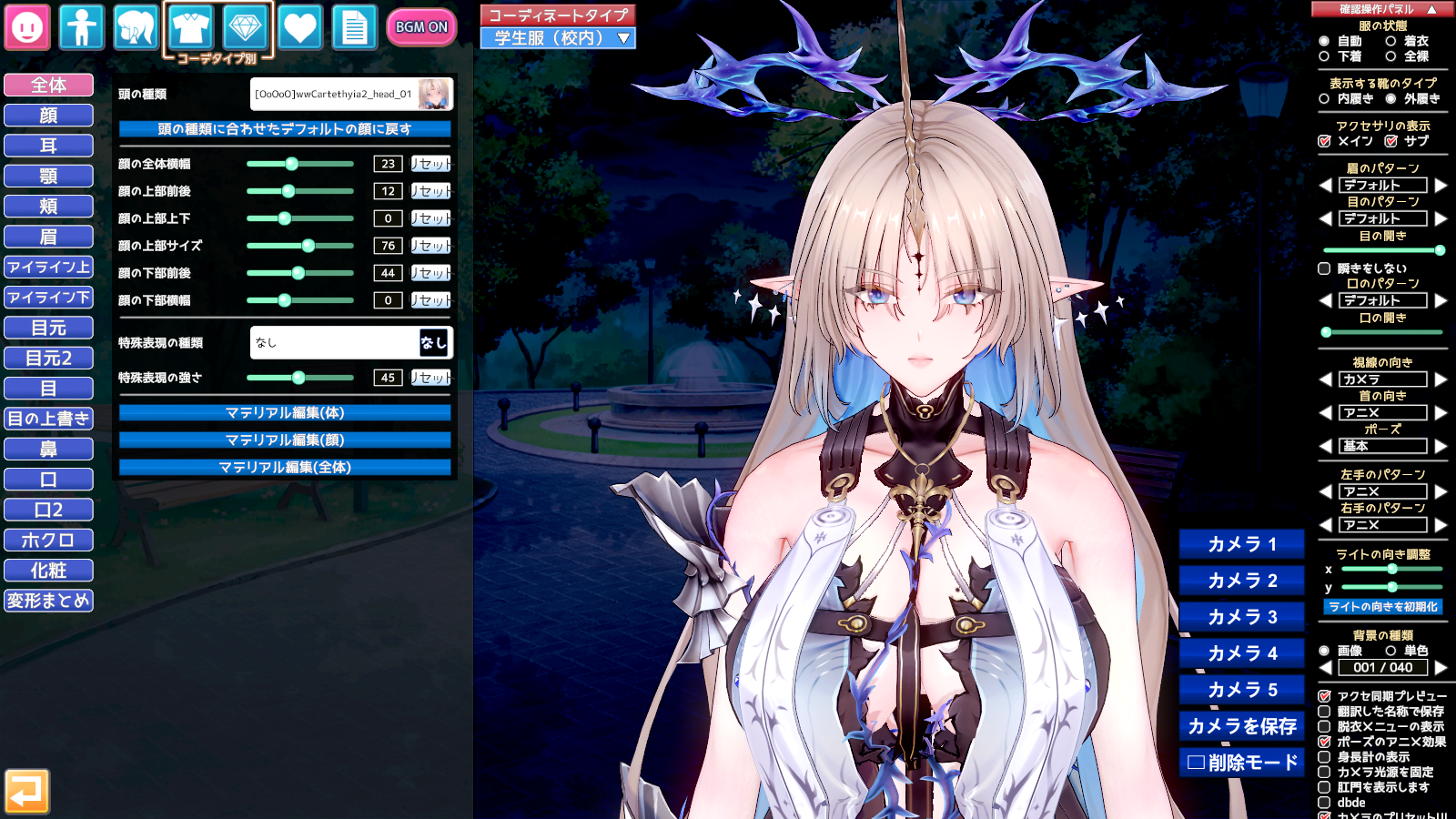Open the 特殊表現の種類 selector
The height and width of the screenshot is (819, 1456).
[x=351, y=343]
